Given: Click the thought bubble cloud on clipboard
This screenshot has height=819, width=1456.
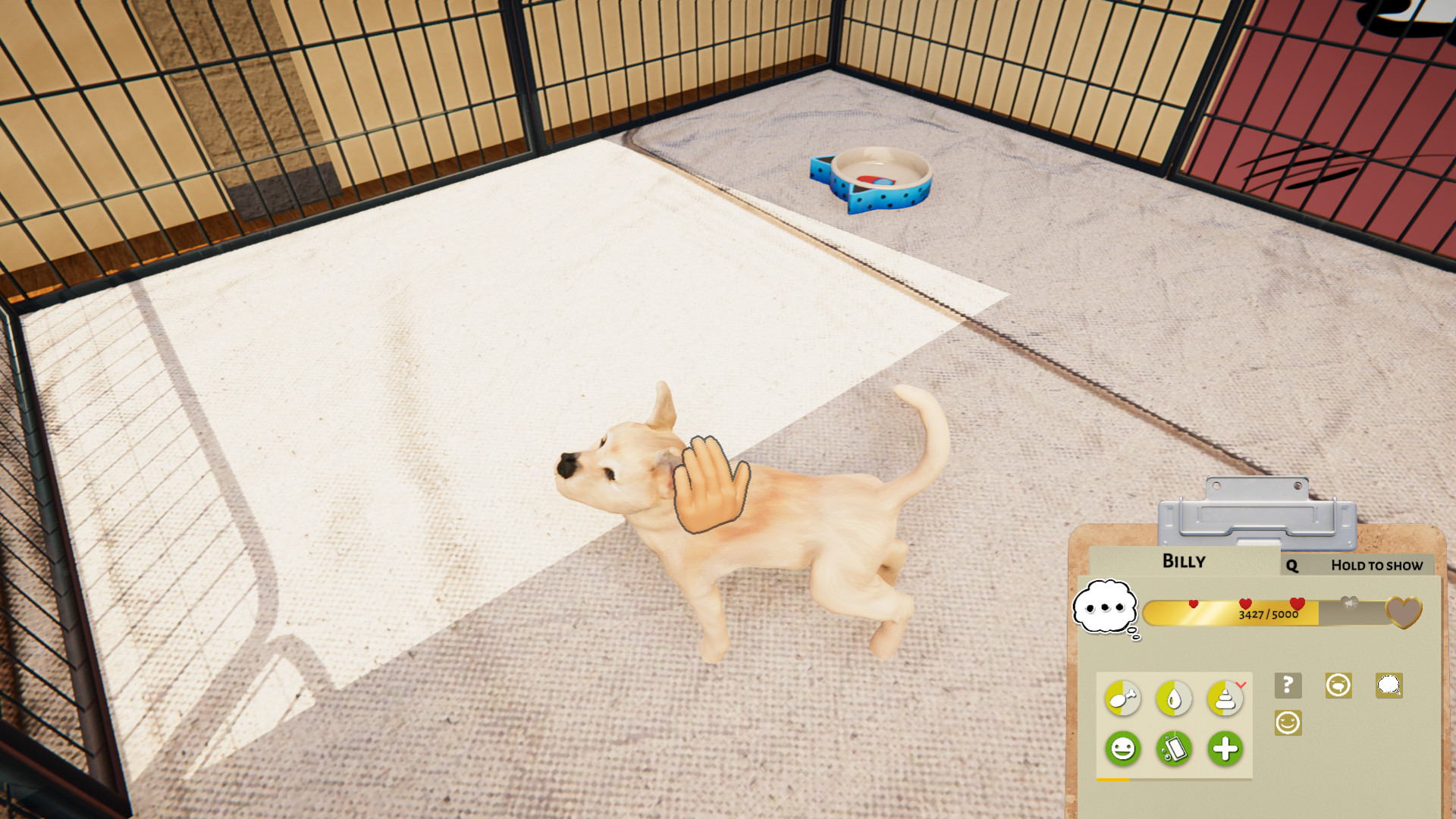Looking at the screenshot, I should coord(1105,607).
